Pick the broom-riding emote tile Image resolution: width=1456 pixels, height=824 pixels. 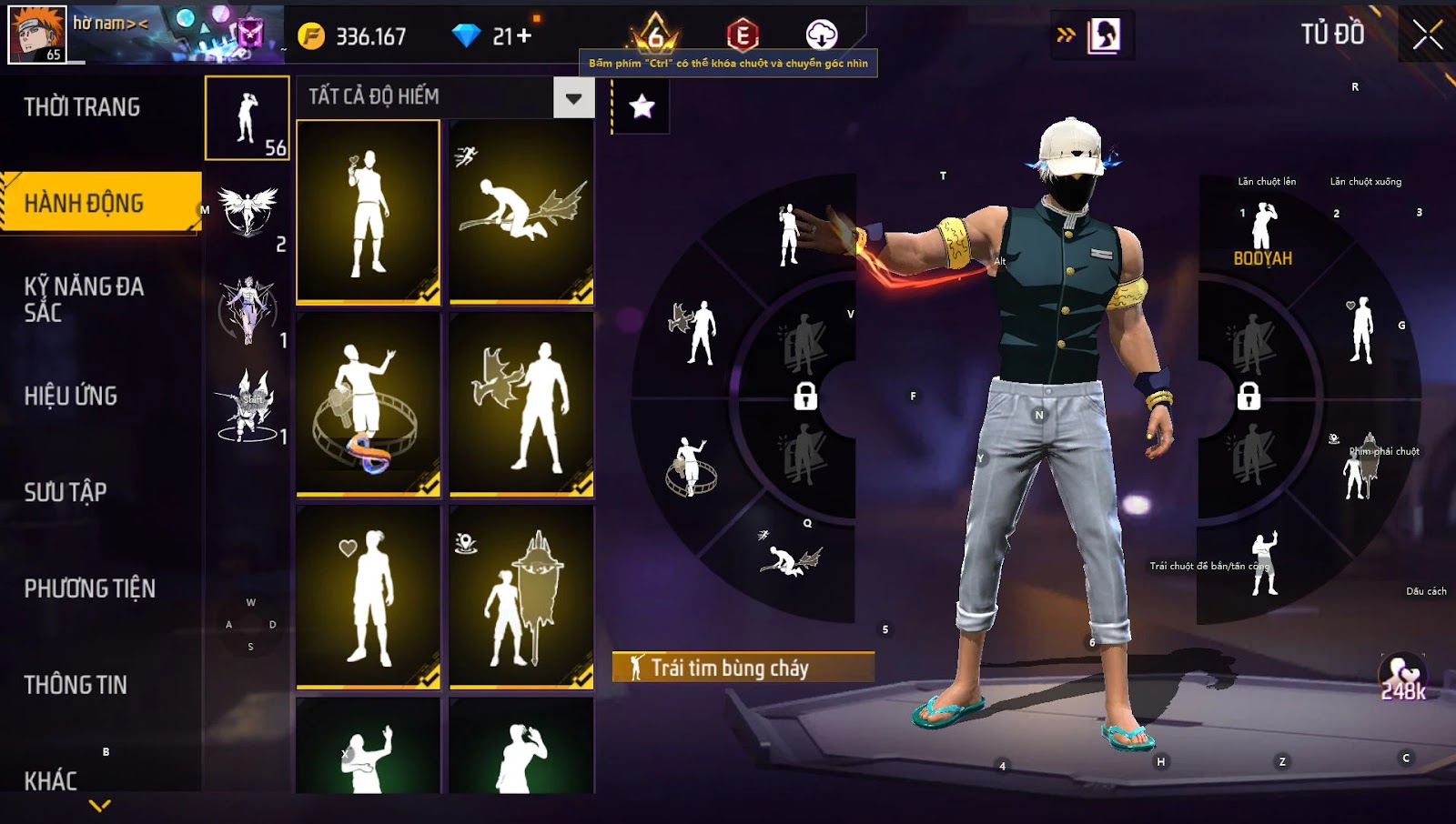tap(521, 211)
